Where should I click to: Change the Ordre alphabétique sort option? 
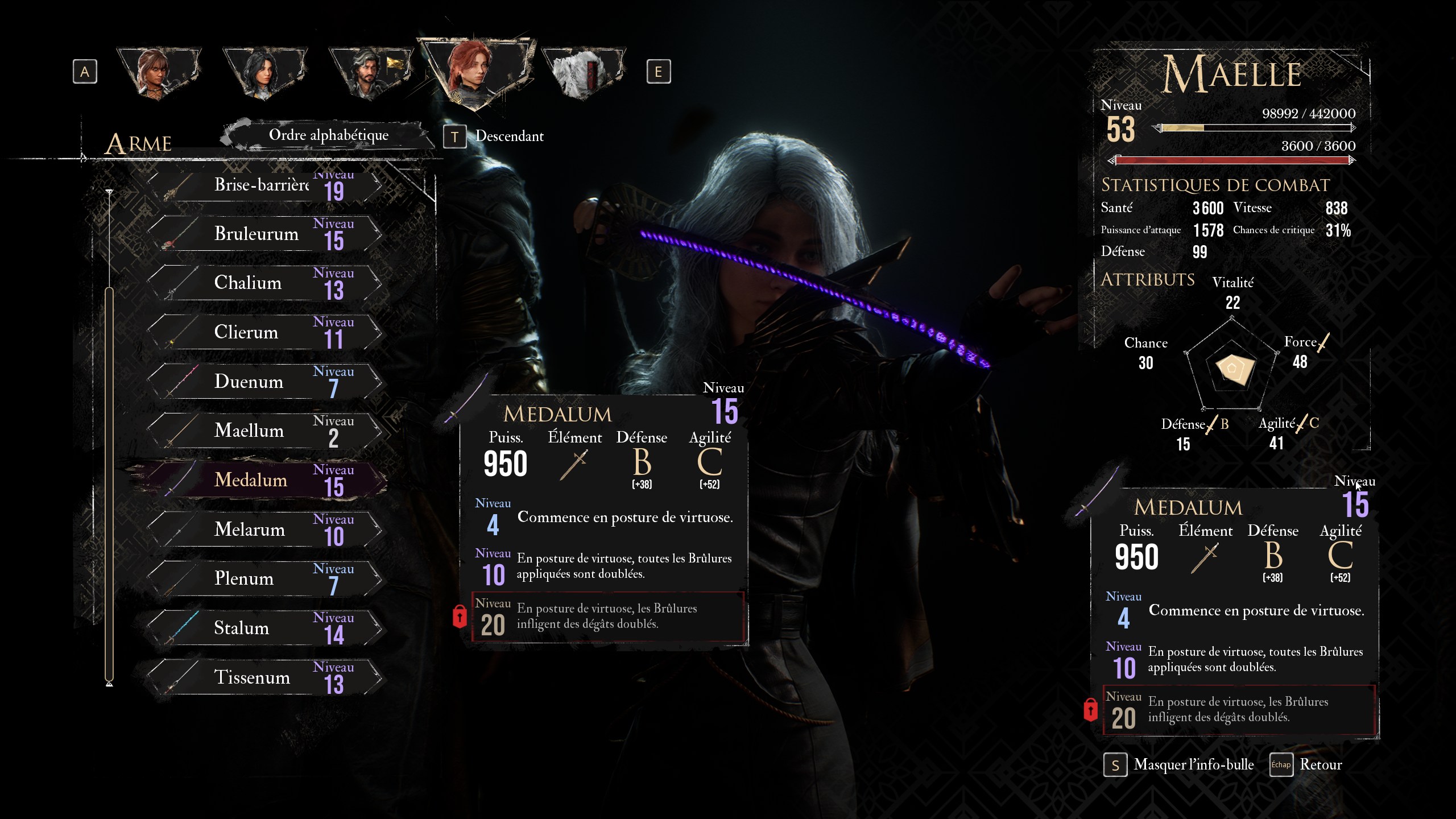(328, 135)
